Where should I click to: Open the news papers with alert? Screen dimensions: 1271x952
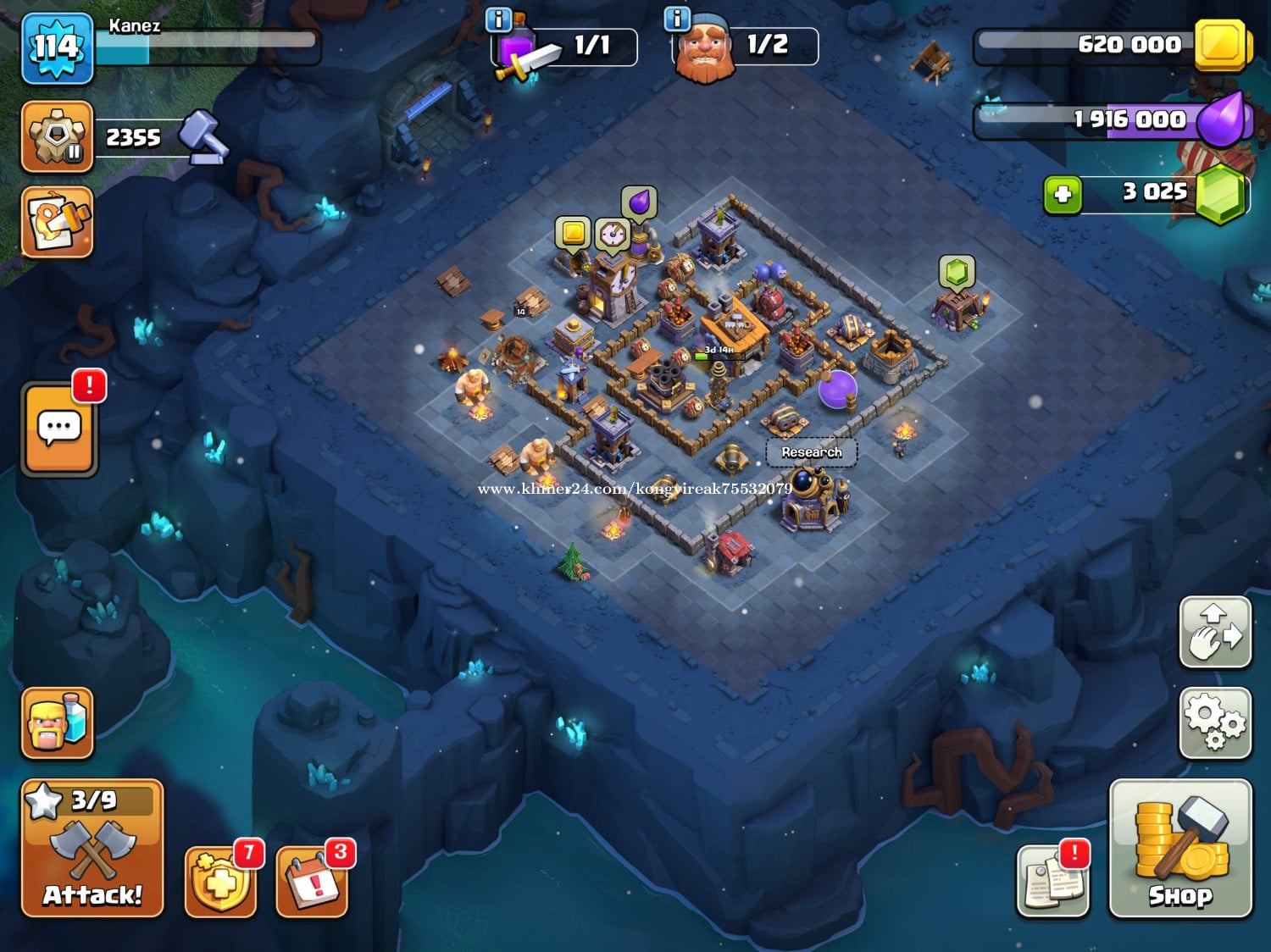(x=1052, y=881)
